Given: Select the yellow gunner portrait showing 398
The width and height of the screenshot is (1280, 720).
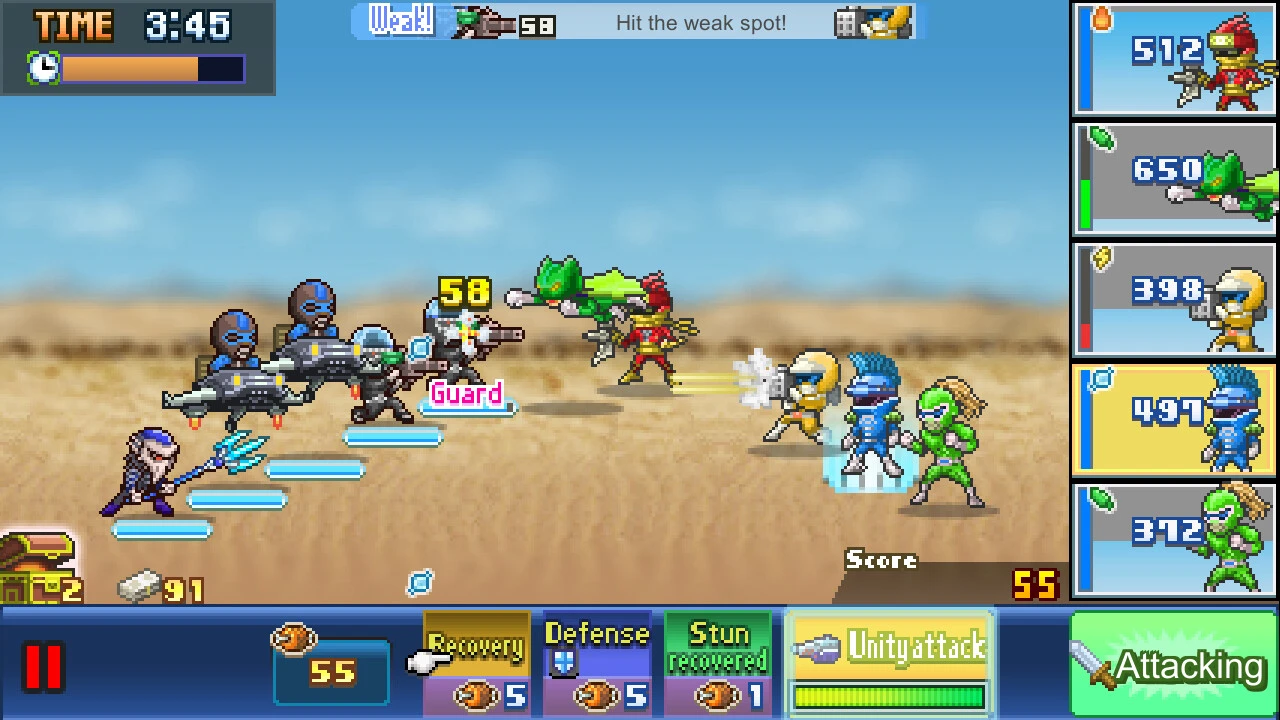Looking at the screenshot, I should pyautogui.click(x=1173, y=300).
